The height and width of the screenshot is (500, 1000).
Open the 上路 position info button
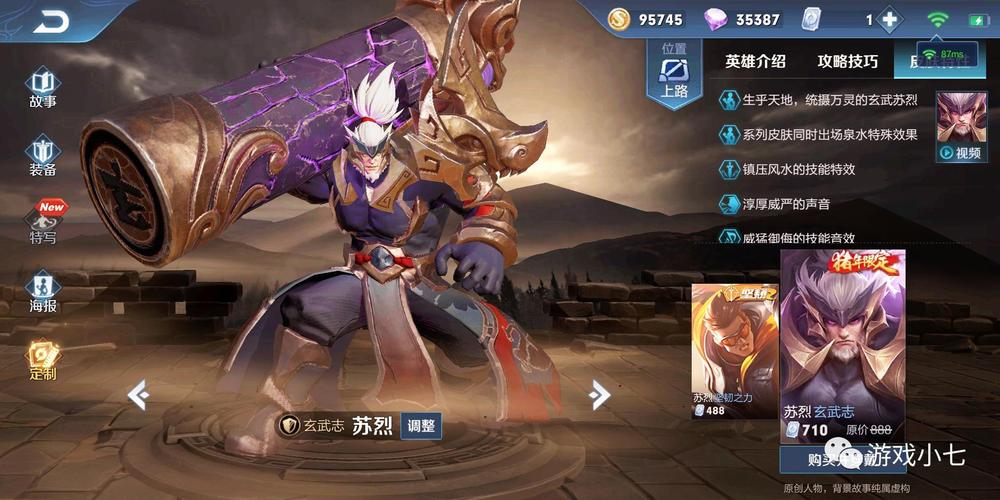point(674,72)
